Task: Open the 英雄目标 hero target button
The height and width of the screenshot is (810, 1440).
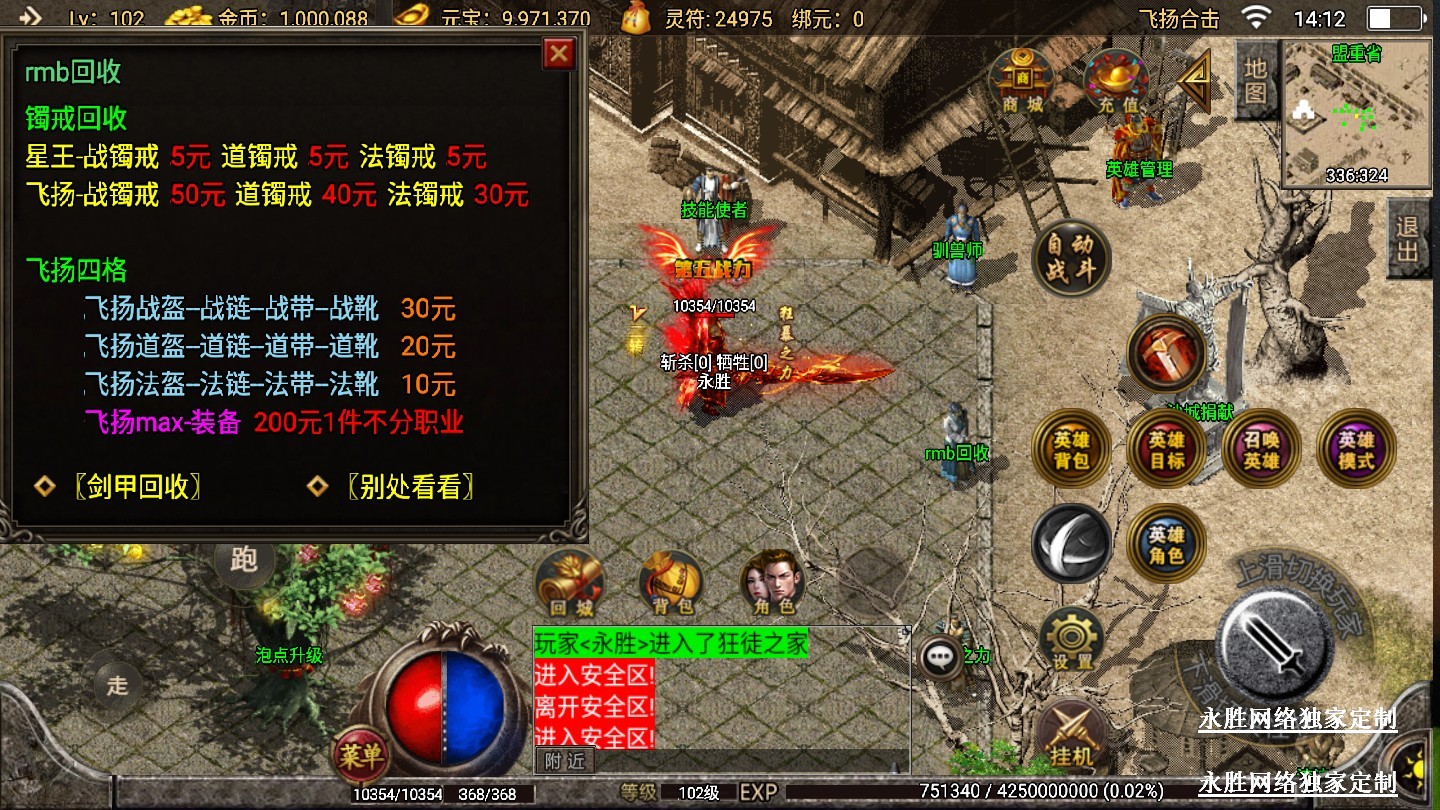Action: click(x=1166, y=449)
